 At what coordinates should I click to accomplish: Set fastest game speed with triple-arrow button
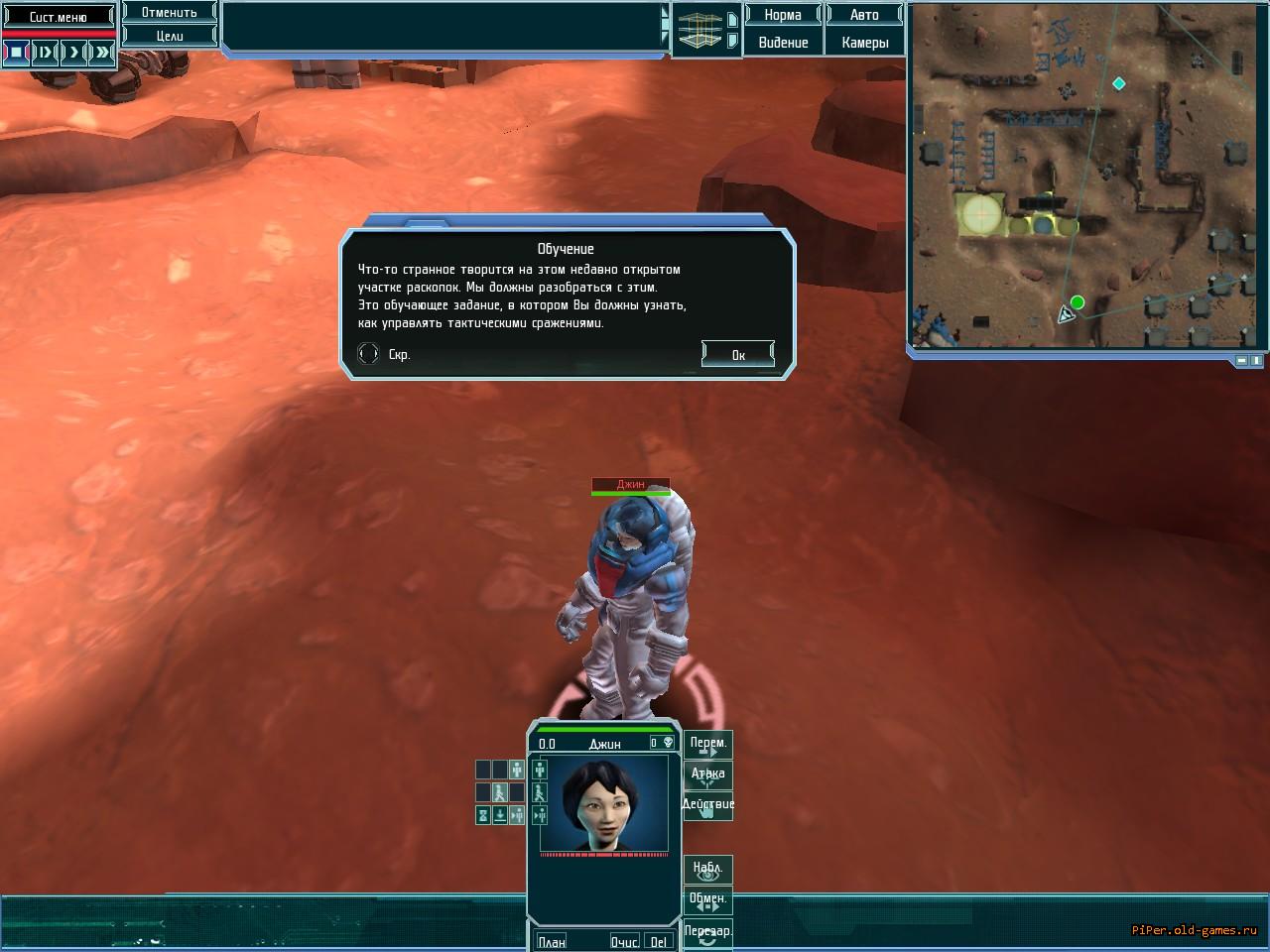coord(102,52)
